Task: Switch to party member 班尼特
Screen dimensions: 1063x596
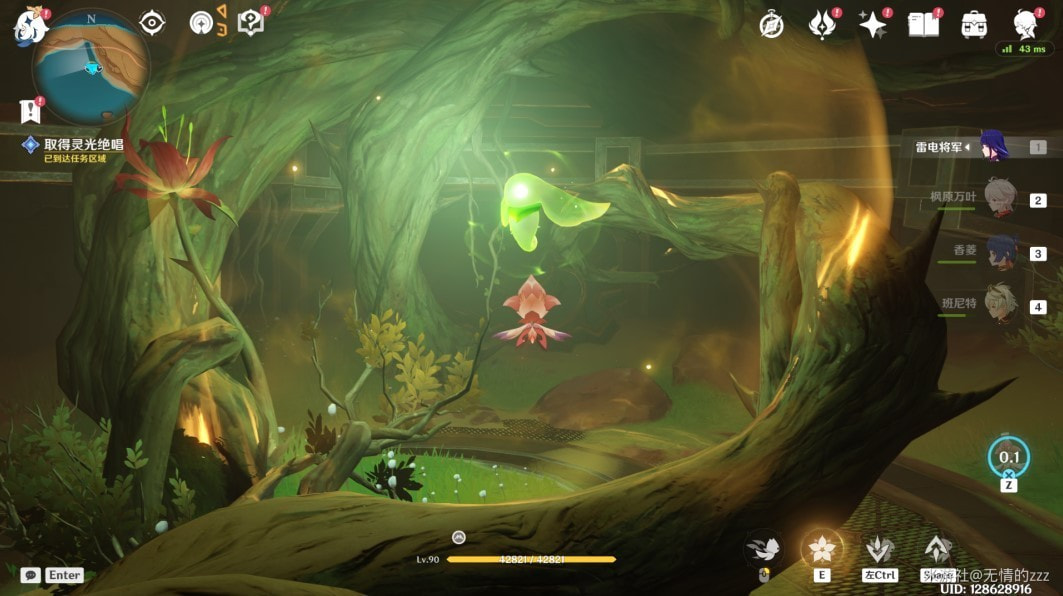Action: pos(998,304)
